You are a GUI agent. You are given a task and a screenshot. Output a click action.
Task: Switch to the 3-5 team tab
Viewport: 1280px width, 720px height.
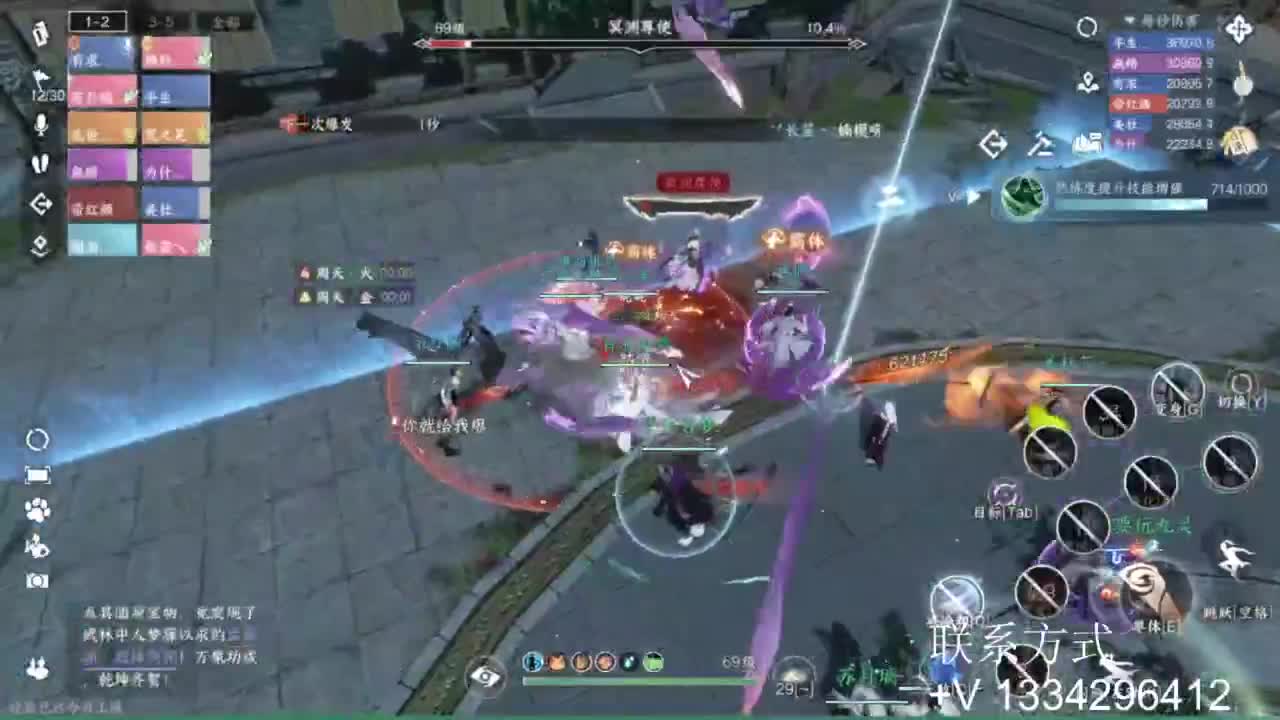pyautogui.click(x=161, y=22)
